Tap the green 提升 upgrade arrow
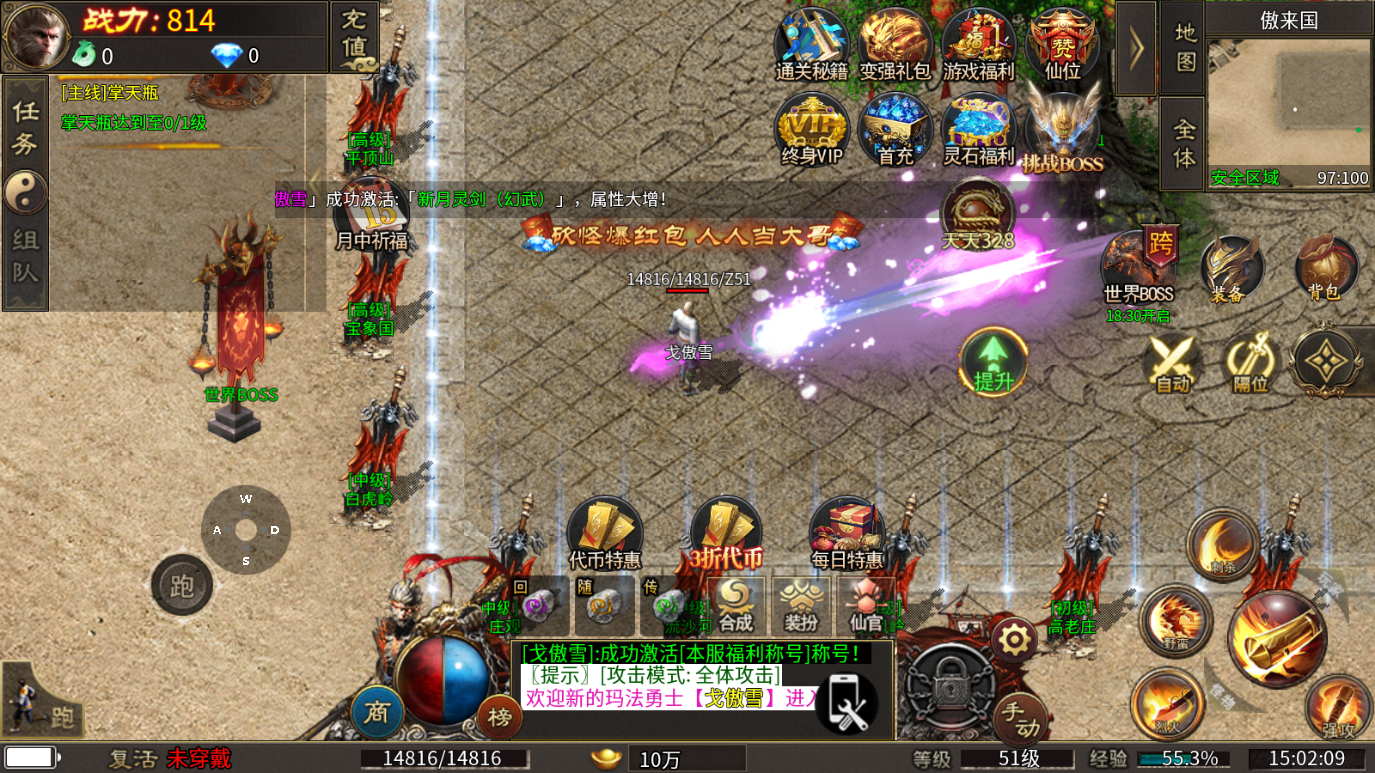Viewport: 1375px width, 773px height. point(993,360)
